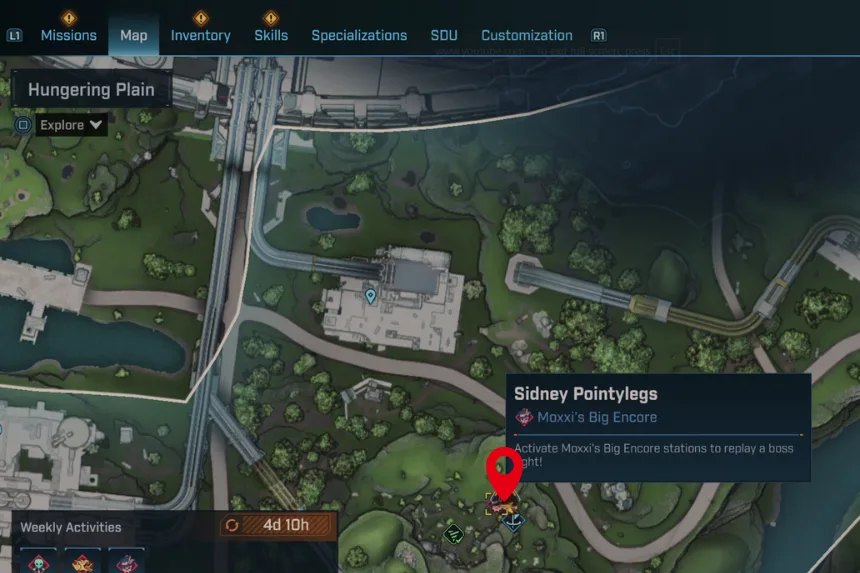Go to the Skills tab
Screen dimensions: 860x573
[x=270, y=35]
